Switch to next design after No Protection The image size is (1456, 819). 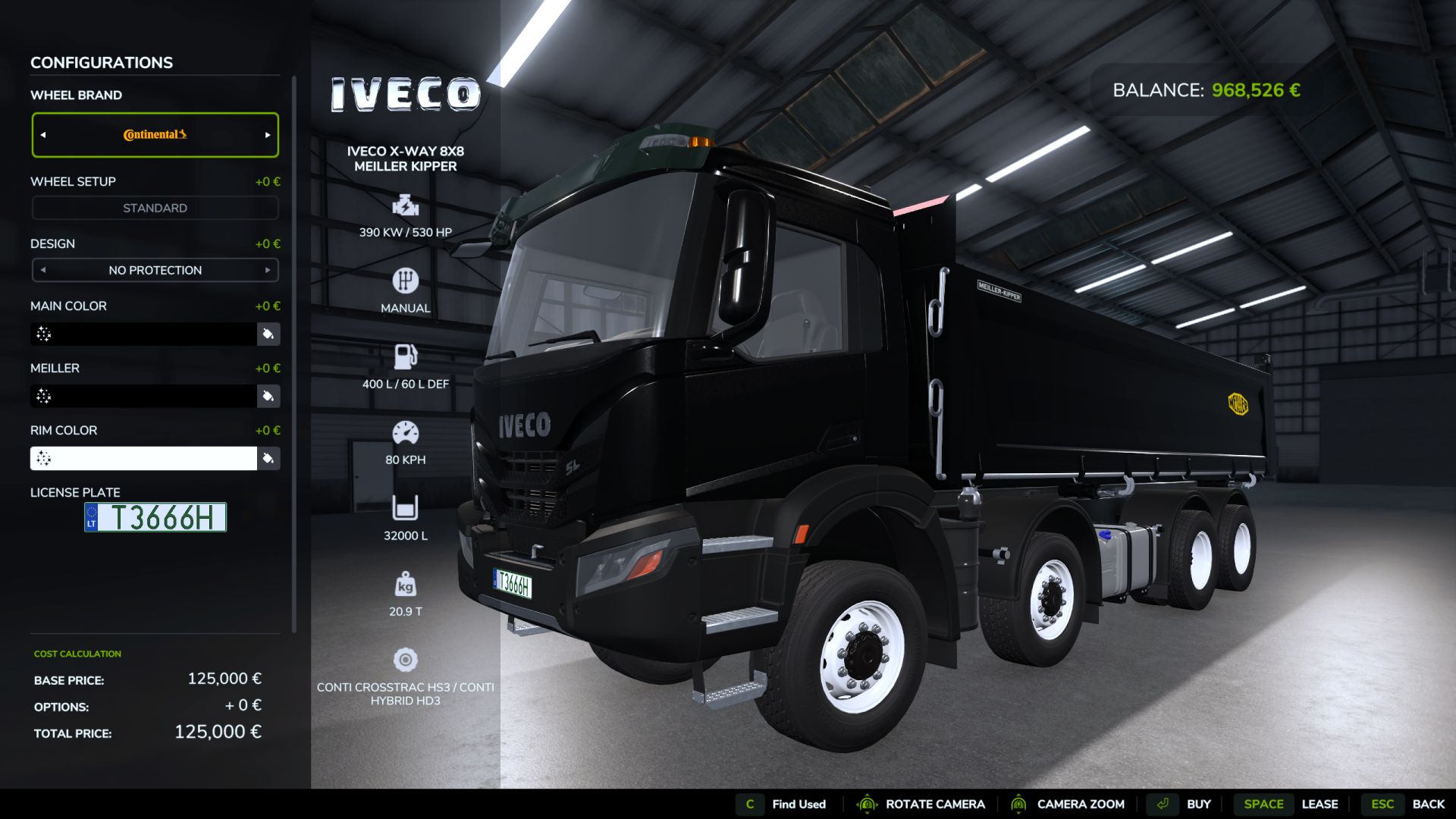[x=267, y=270]
